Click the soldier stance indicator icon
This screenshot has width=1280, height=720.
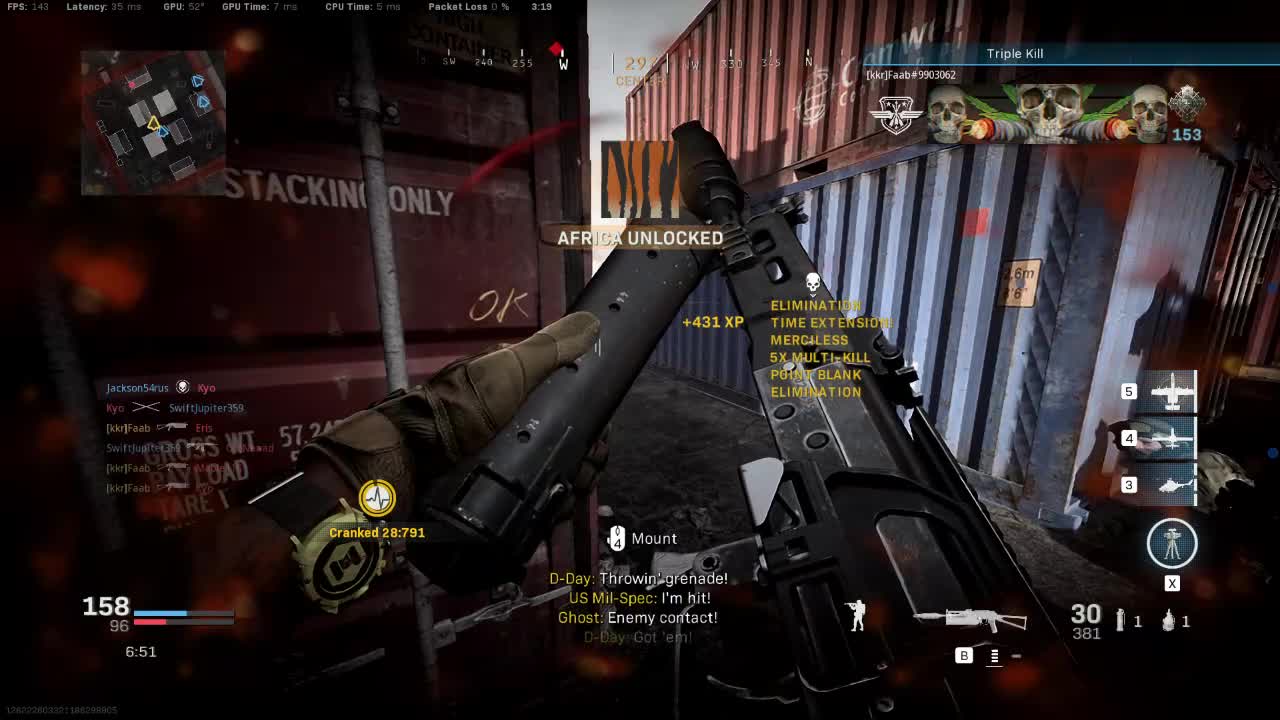tap(856, 616)
